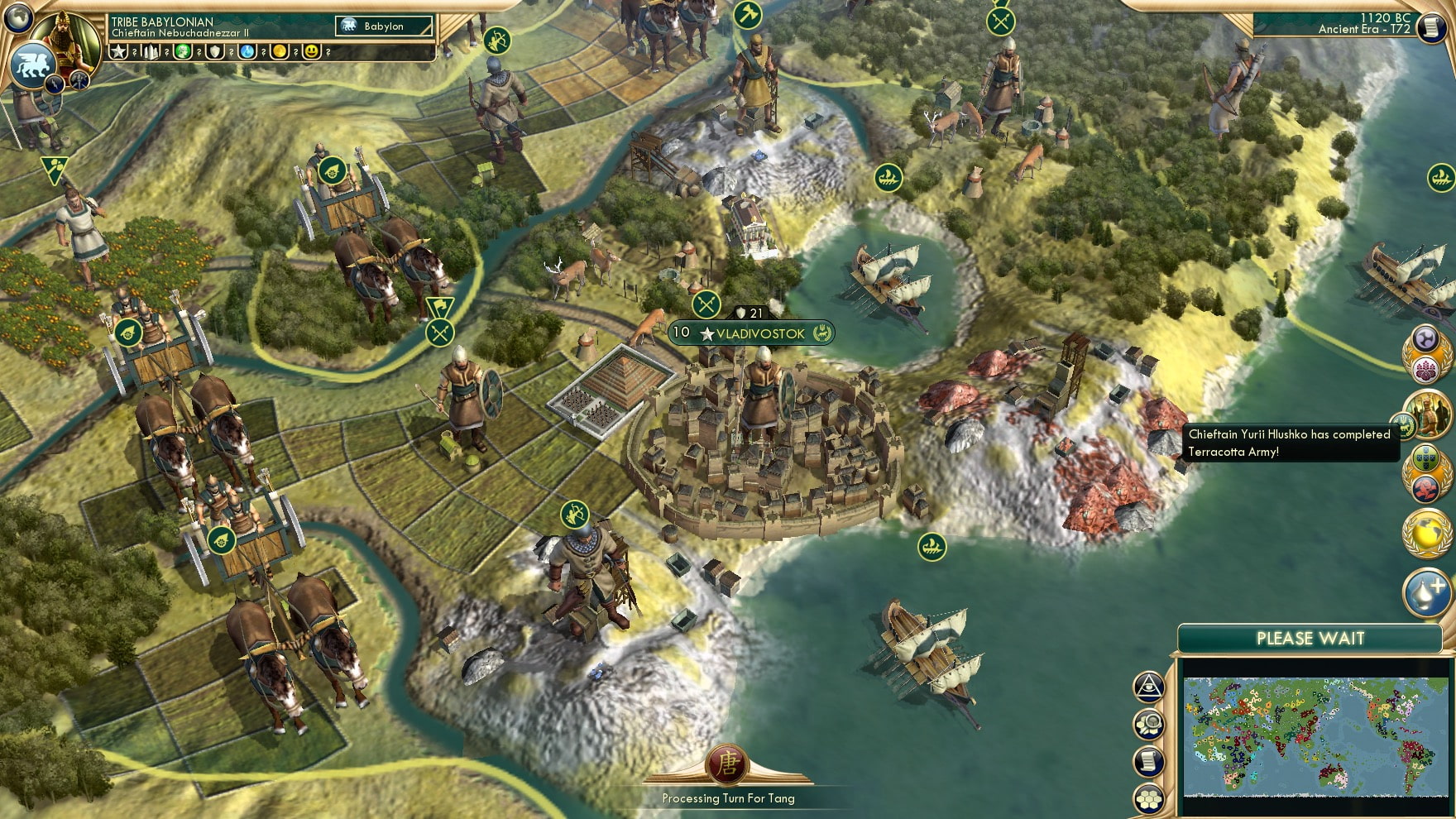Expand the blue science flask indicator

[x=246, y=52]
